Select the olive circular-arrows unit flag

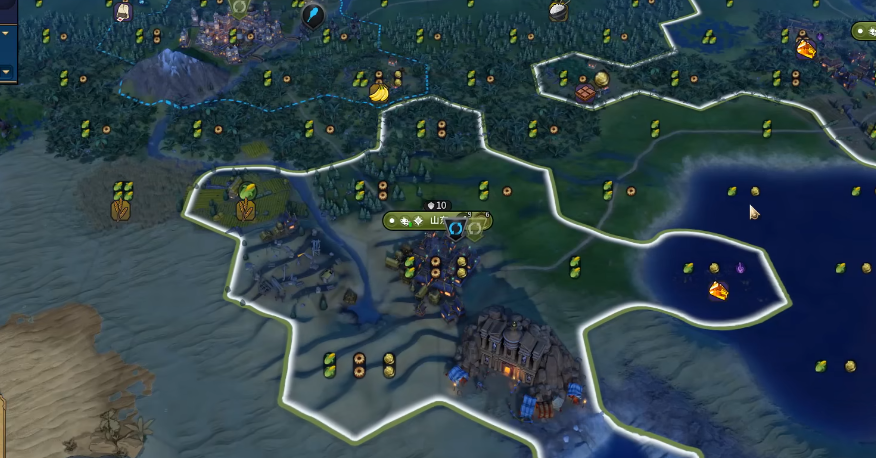point(476,228)
